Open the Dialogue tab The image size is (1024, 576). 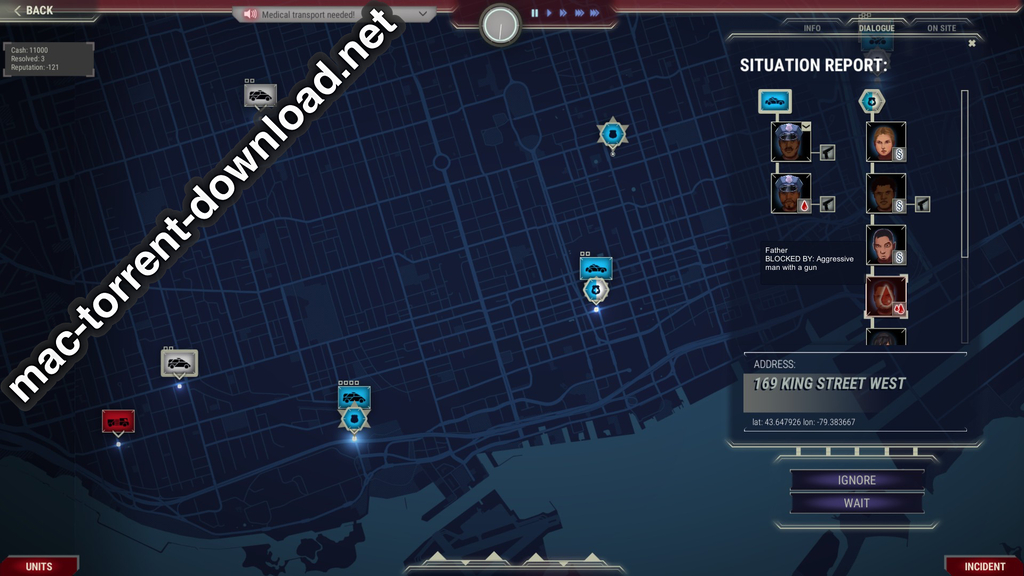click(876, 28)
